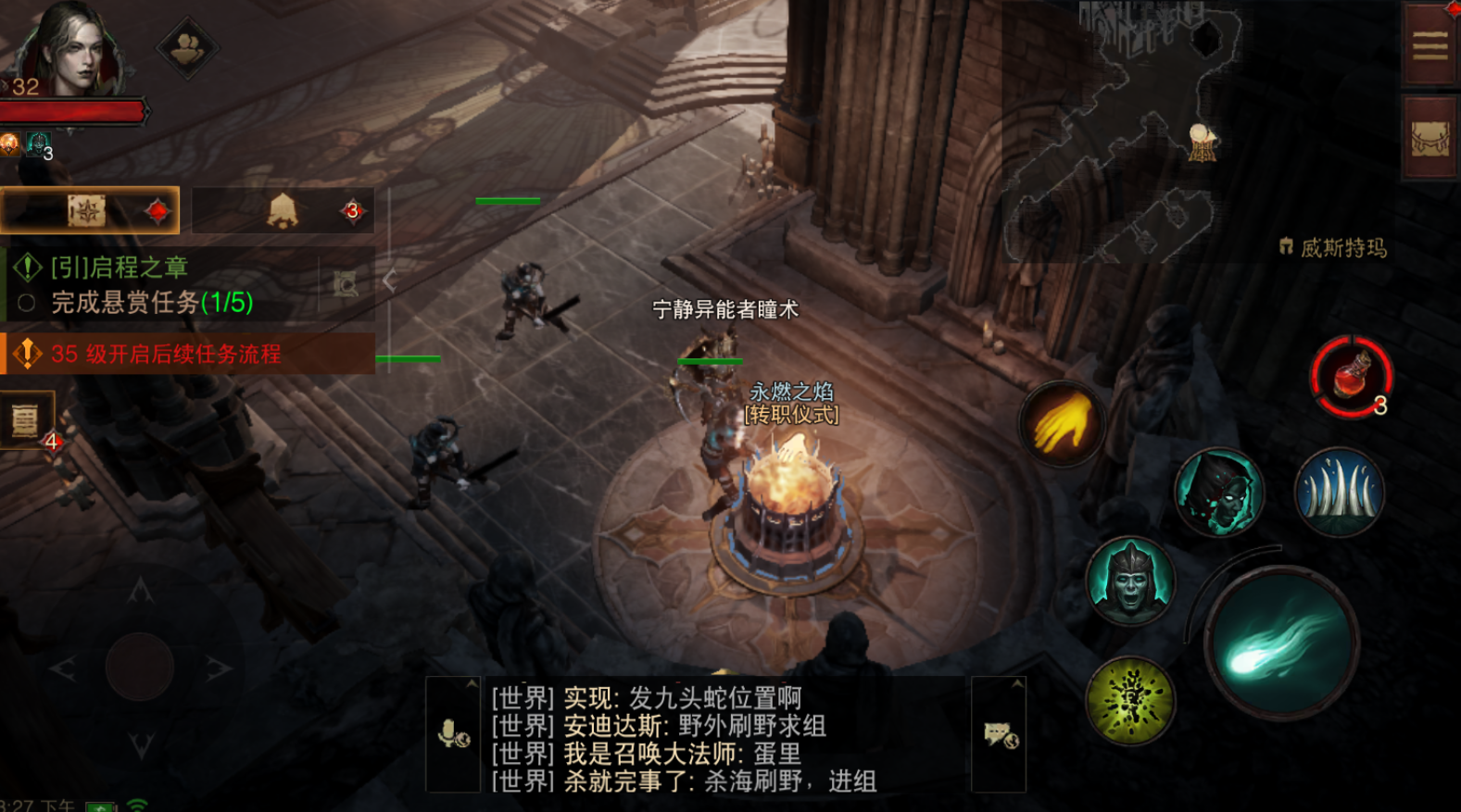Click the 35级 quest unlock notice

coord(157,353)
